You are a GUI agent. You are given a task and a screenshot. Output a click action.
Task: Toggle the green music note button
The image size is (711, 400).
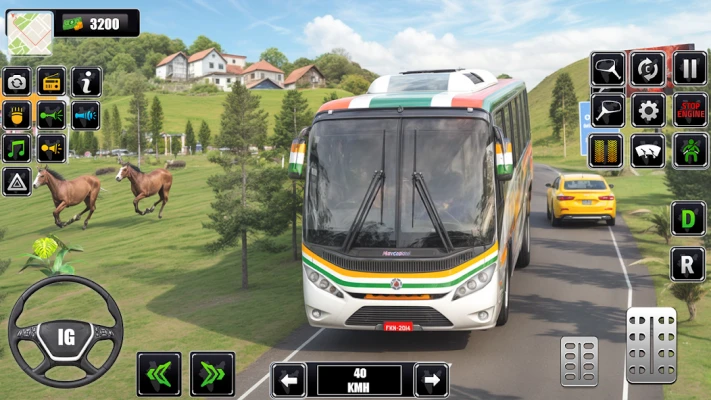(x=17, y=148)
